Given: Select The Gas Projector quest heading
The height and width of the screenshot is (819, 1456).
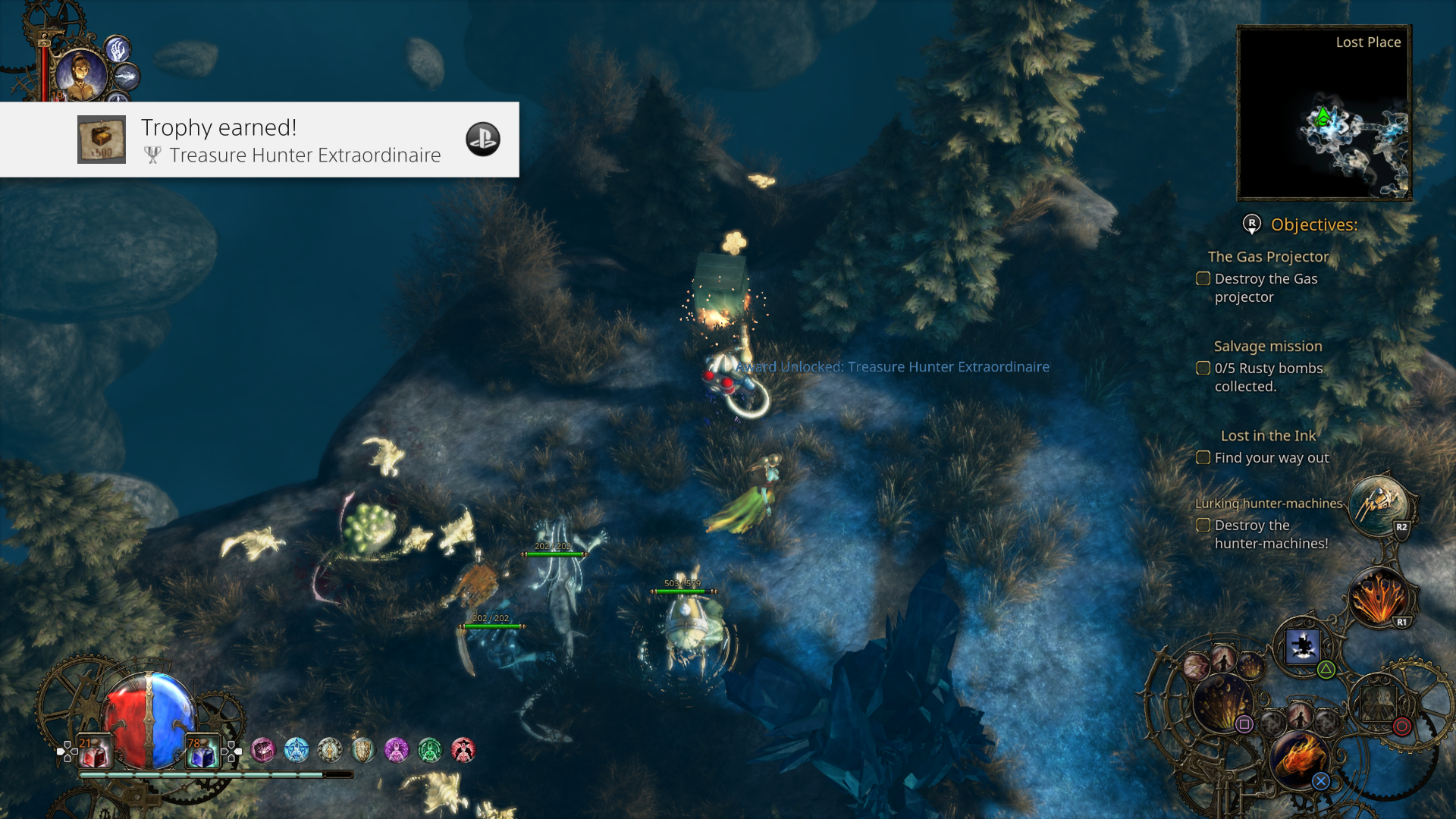Looking at the screenshot, I should pyautogui.click(x=1267, y=256).
